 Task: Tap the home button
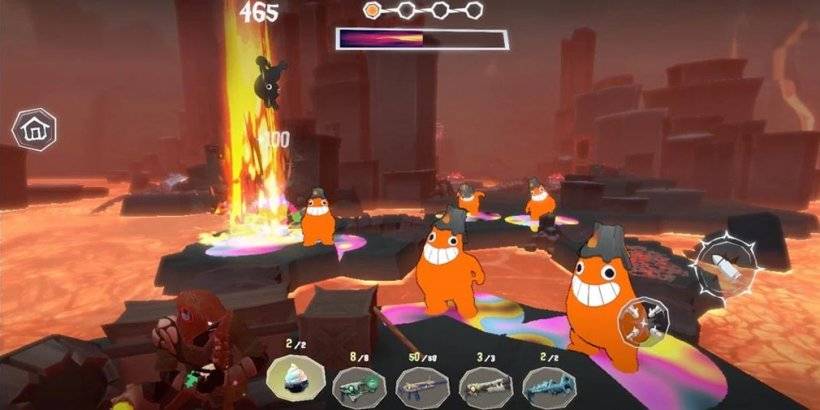[x=34, y=129]
